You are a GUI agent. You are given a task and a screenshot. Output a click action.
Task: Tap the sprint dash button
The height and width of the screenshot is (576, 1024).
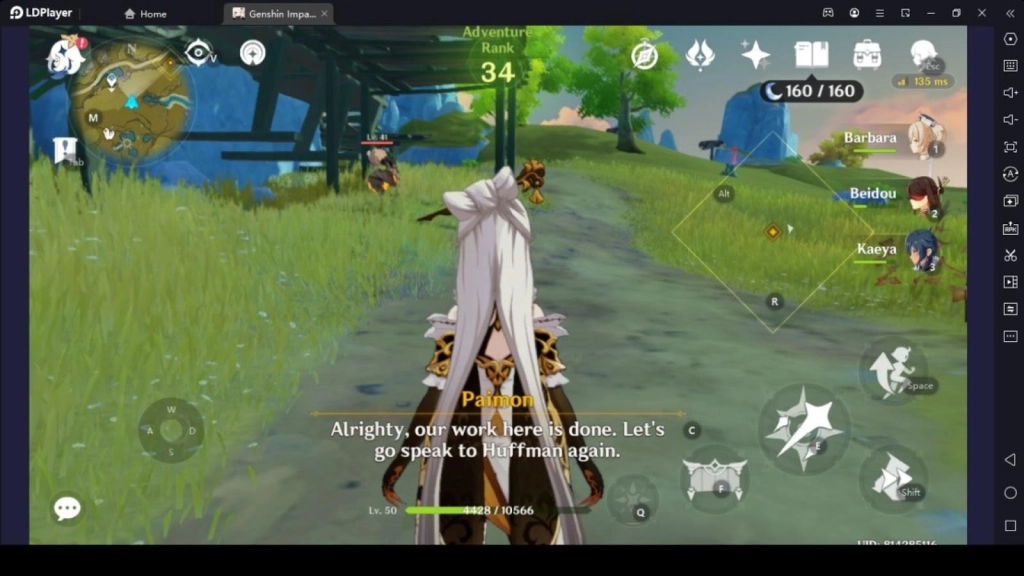pos(892,477)
